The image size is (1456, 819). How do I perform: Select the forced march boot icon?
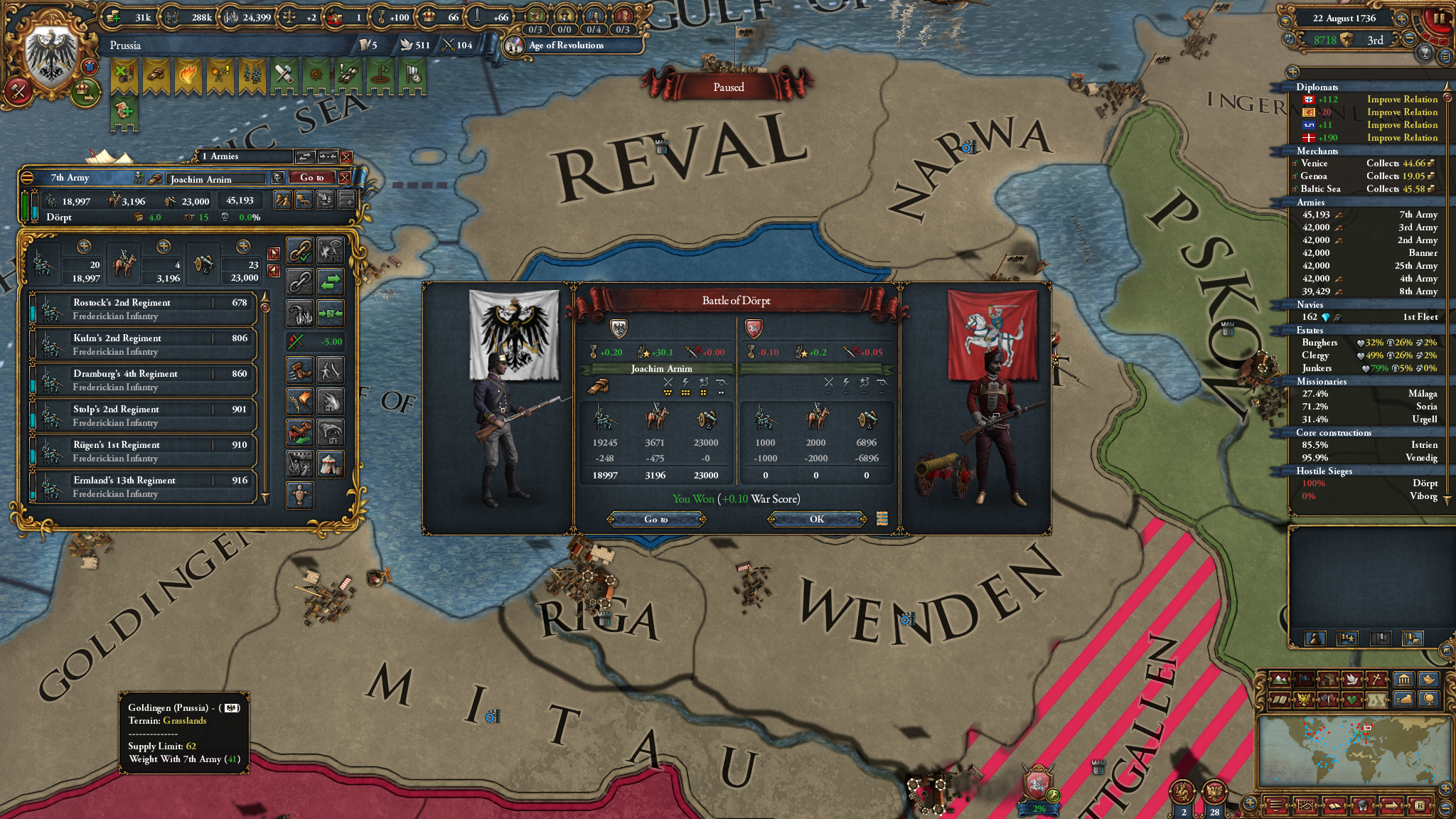pyautogui.click(x=300, y=370)
